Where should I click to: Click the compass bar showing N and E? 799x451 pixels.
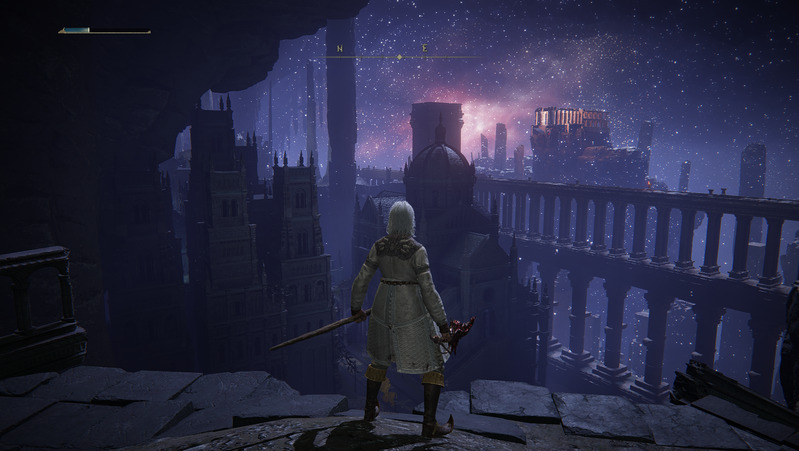pyautogui.click(x=399, y=52)
